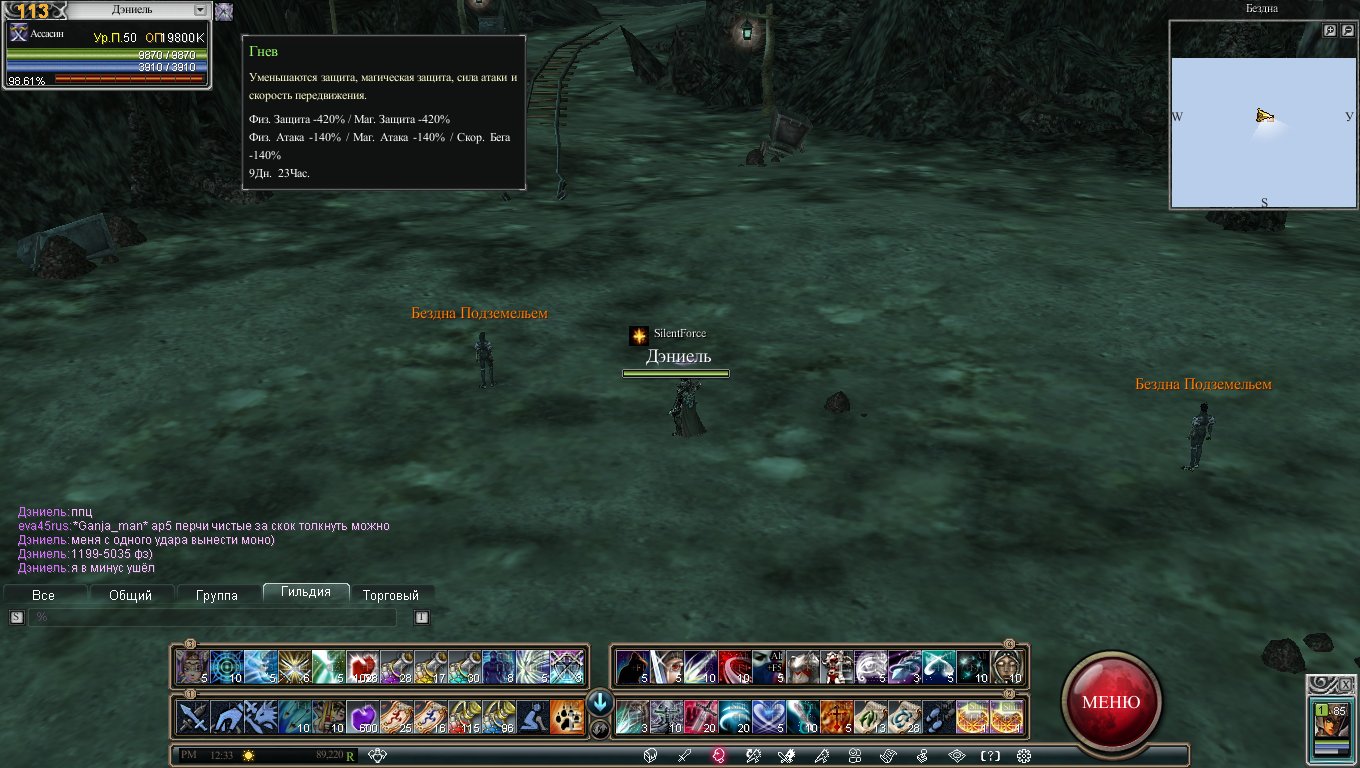Viewport: 1360px width, 768px height.
Task: Open the help [?] icon on bottom bar
Action: click(989, 755)
